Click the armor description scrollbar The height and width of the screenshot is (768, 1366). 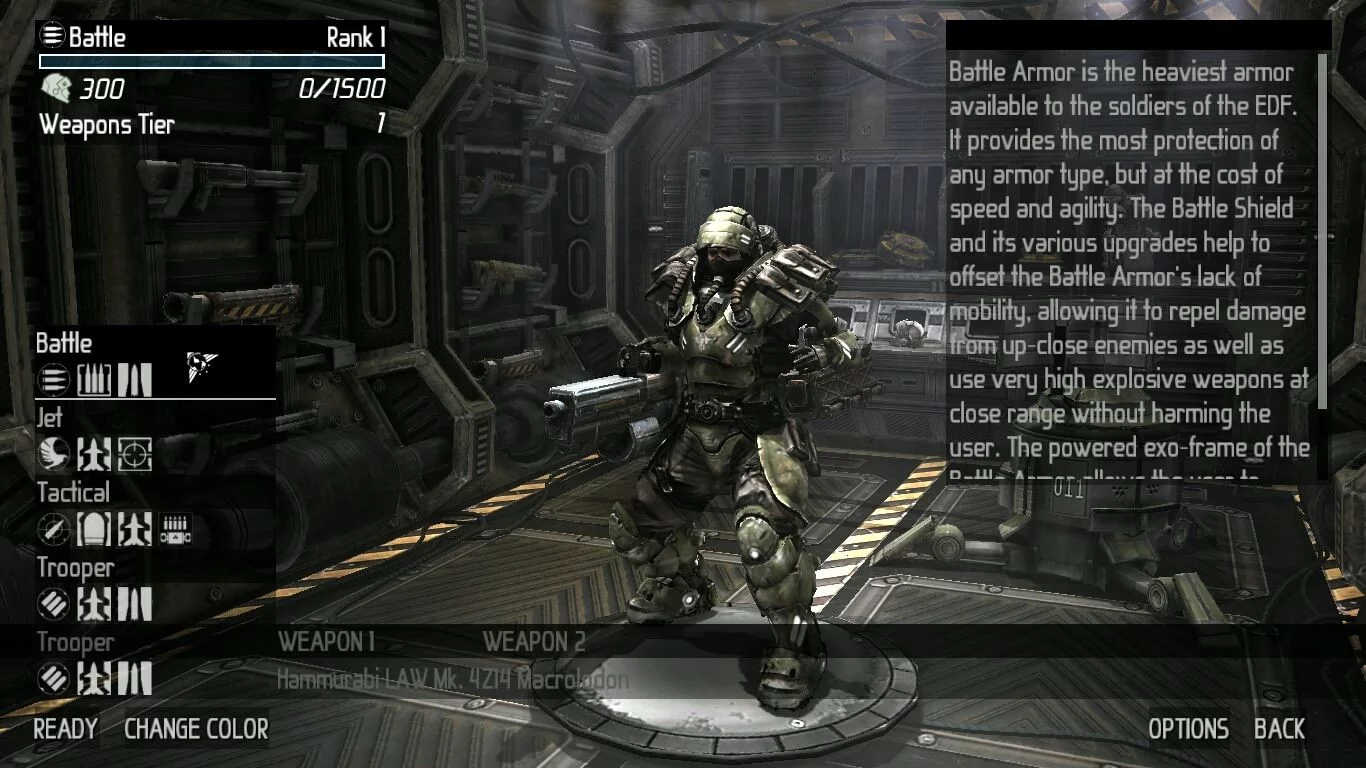[x=1323, y=230]
